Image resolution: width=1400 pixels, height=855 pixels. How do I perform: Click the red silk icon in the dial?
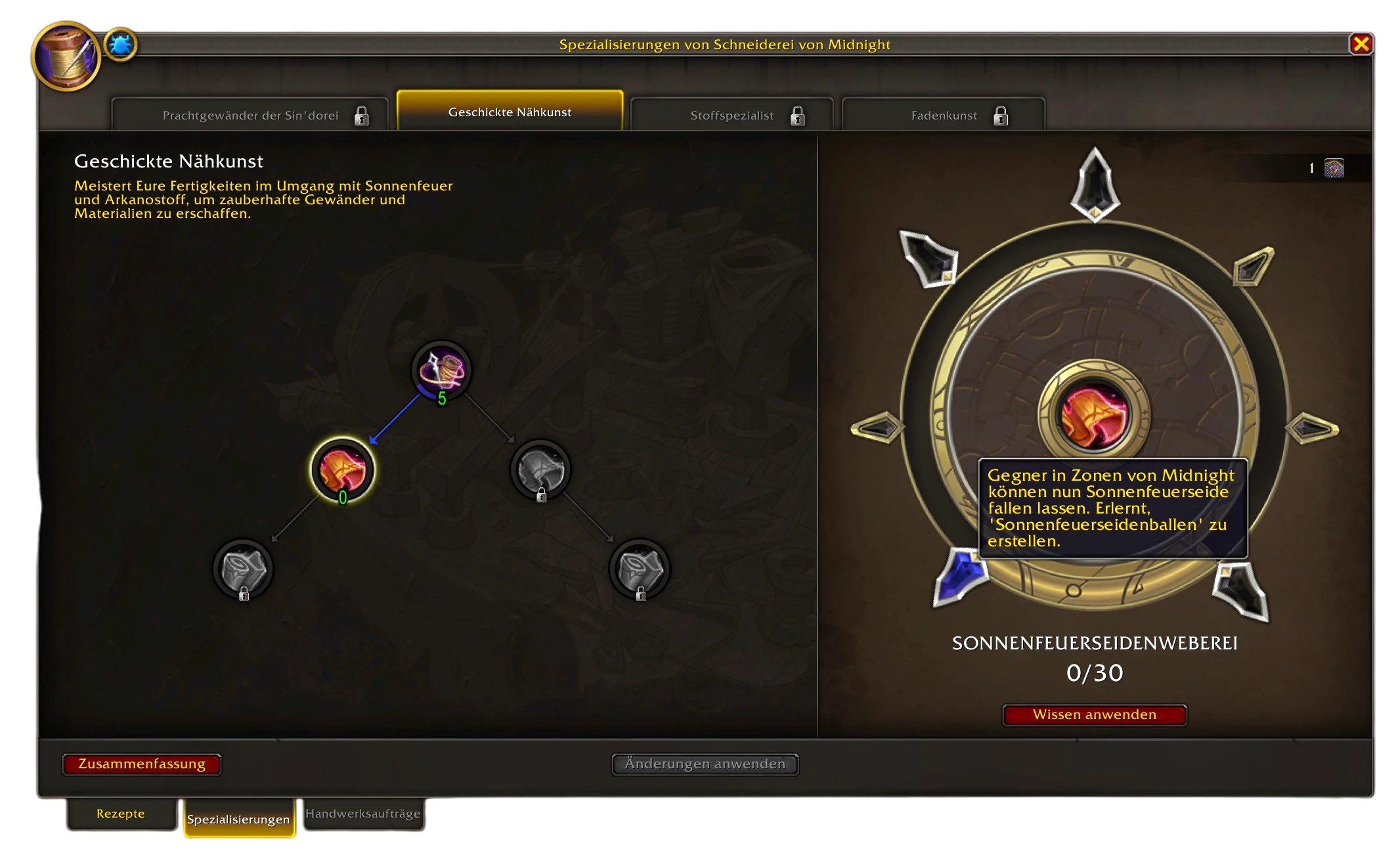(x=1094, y=416)
